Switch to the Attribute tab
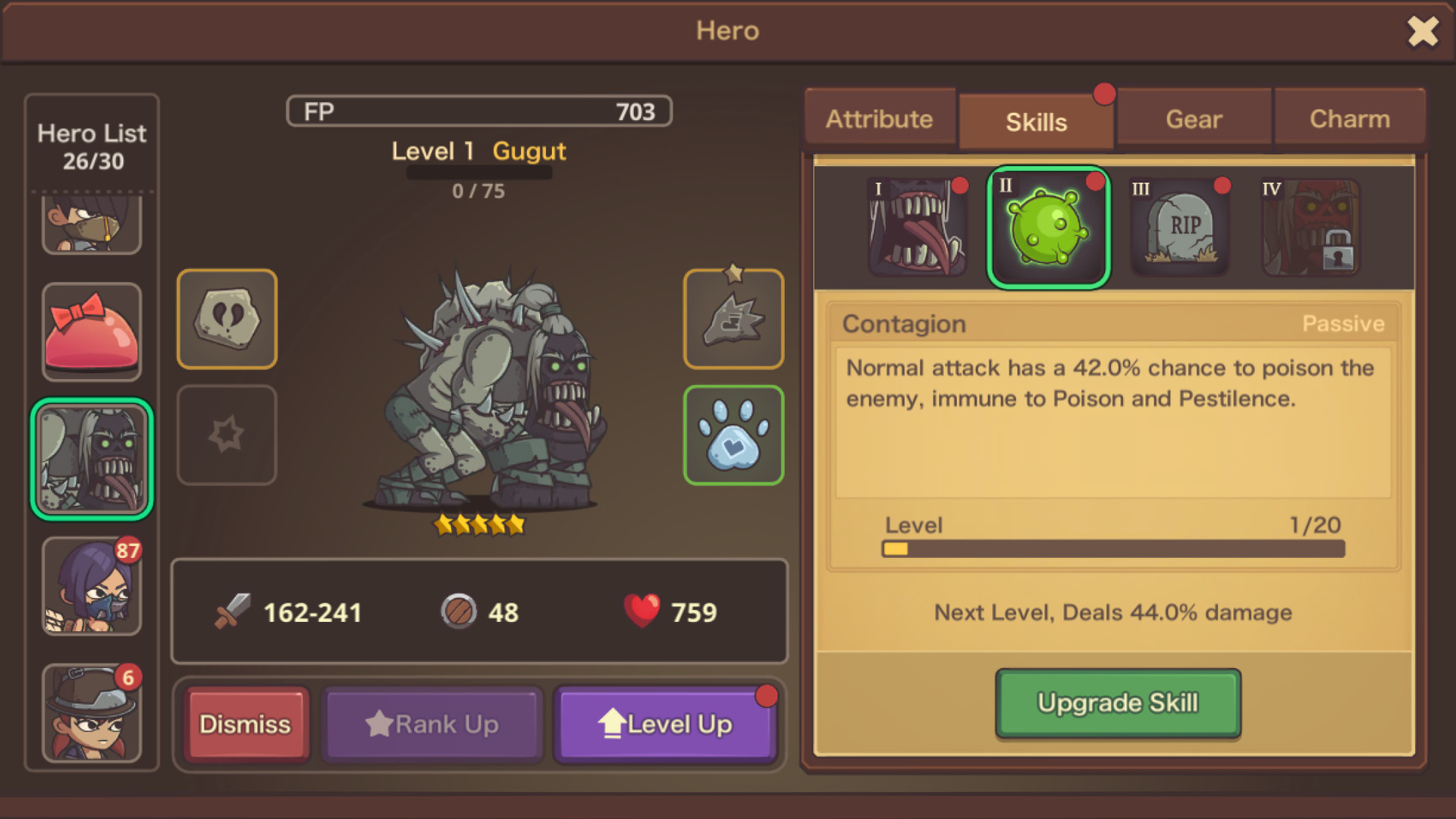1456x819 pixels. [x=880, y=118]
